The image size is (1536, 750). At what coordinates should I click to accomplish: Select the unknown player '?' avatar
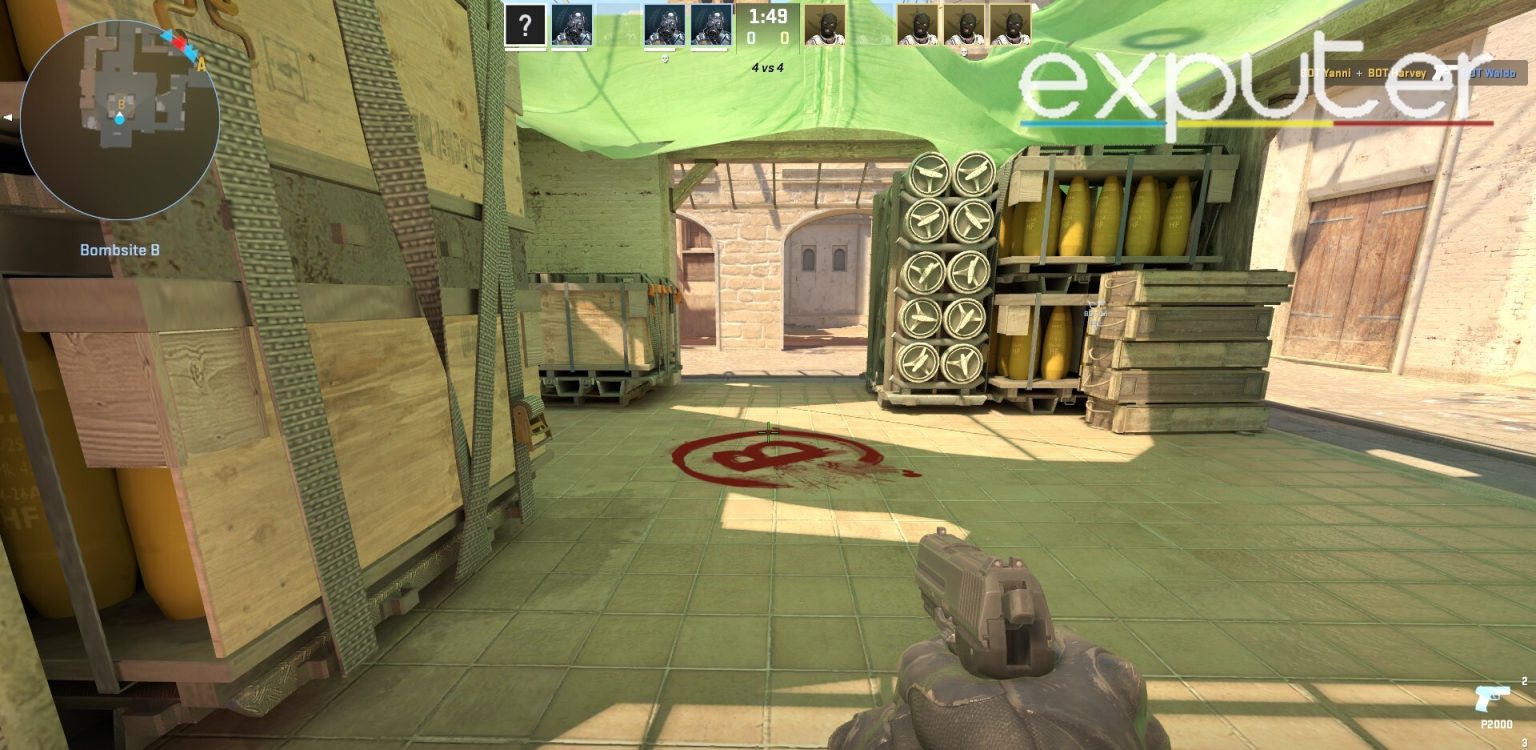pos(523,23)
